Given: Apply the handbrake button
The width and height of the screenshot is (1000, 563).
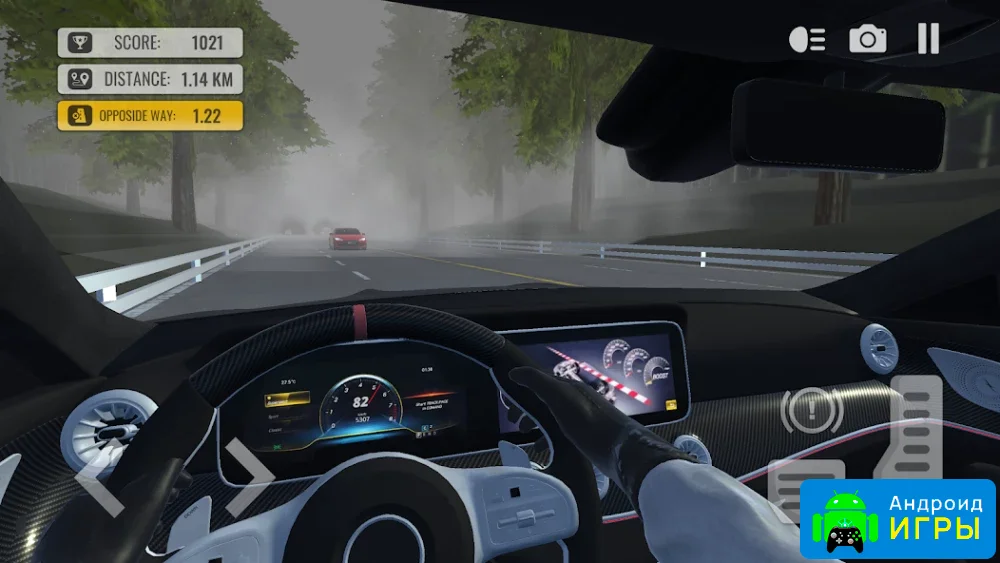Looking at the screenshot, I should 811,410.
